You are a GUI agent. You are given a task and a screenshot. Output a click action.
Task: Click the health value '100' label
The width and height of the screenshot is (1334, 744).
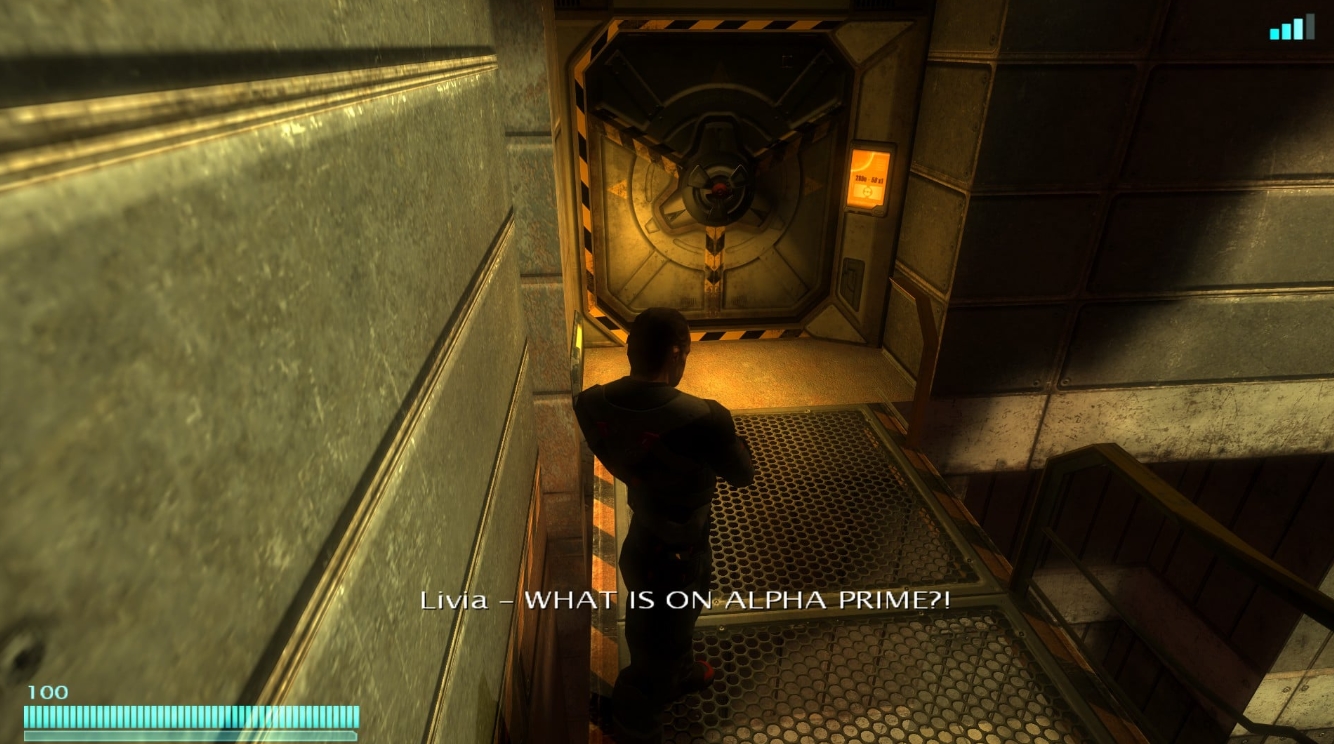click(48, 691)
